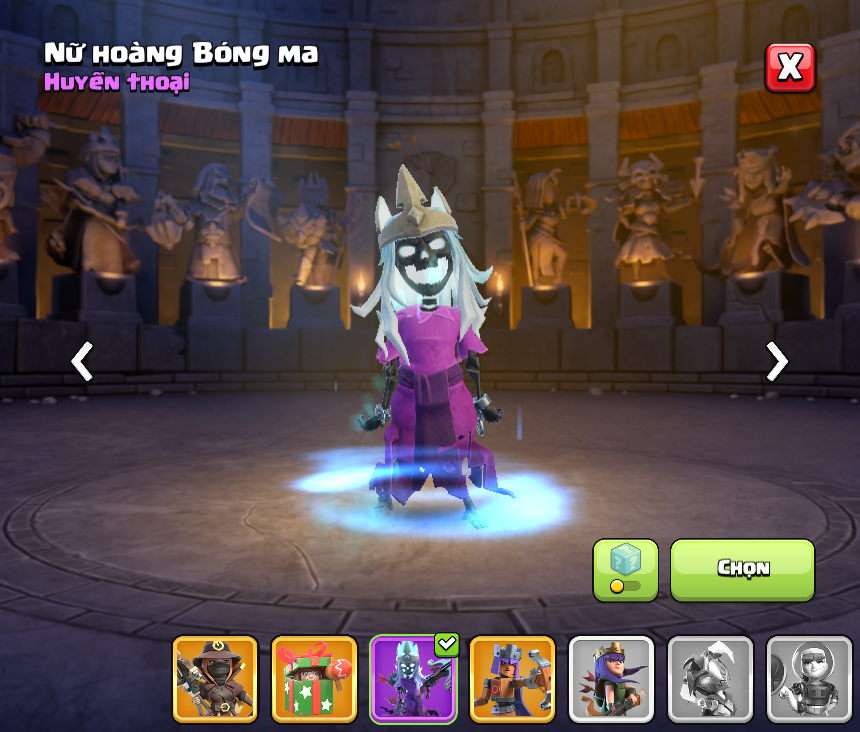Image resolution: width=860 pixels, height=732 pixels.
Task: Select the purple Ghost Queen skin thumbnail
Action: [x=413, y=678]
